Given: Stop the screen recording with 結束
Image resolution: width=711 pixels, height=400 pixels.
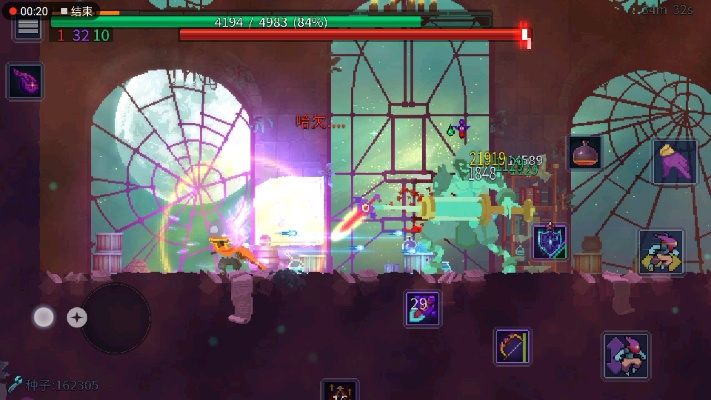Looking at the screenshot, I should 76,11.
